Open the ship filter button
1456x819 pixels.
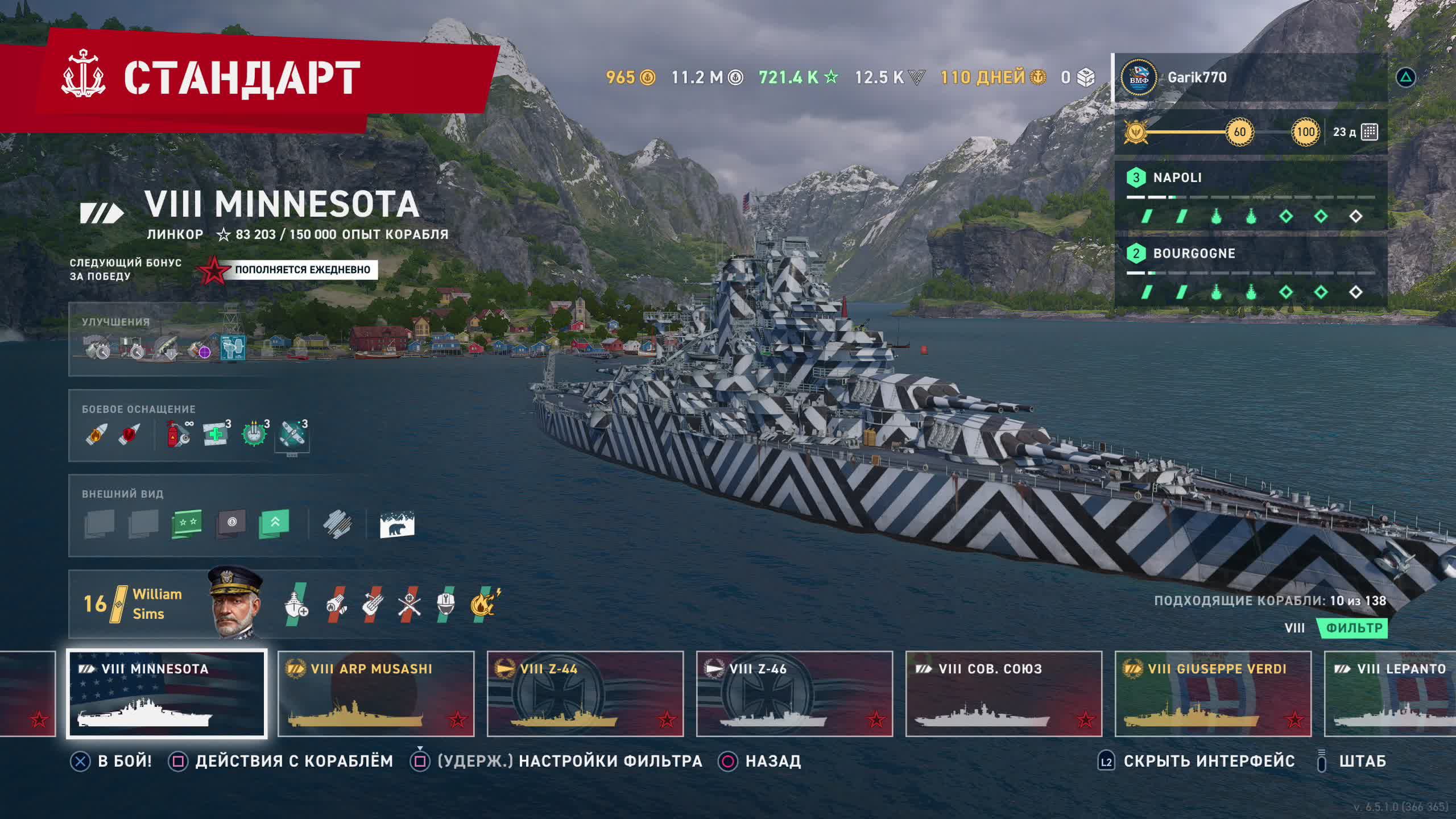(x=1354, y=628)
